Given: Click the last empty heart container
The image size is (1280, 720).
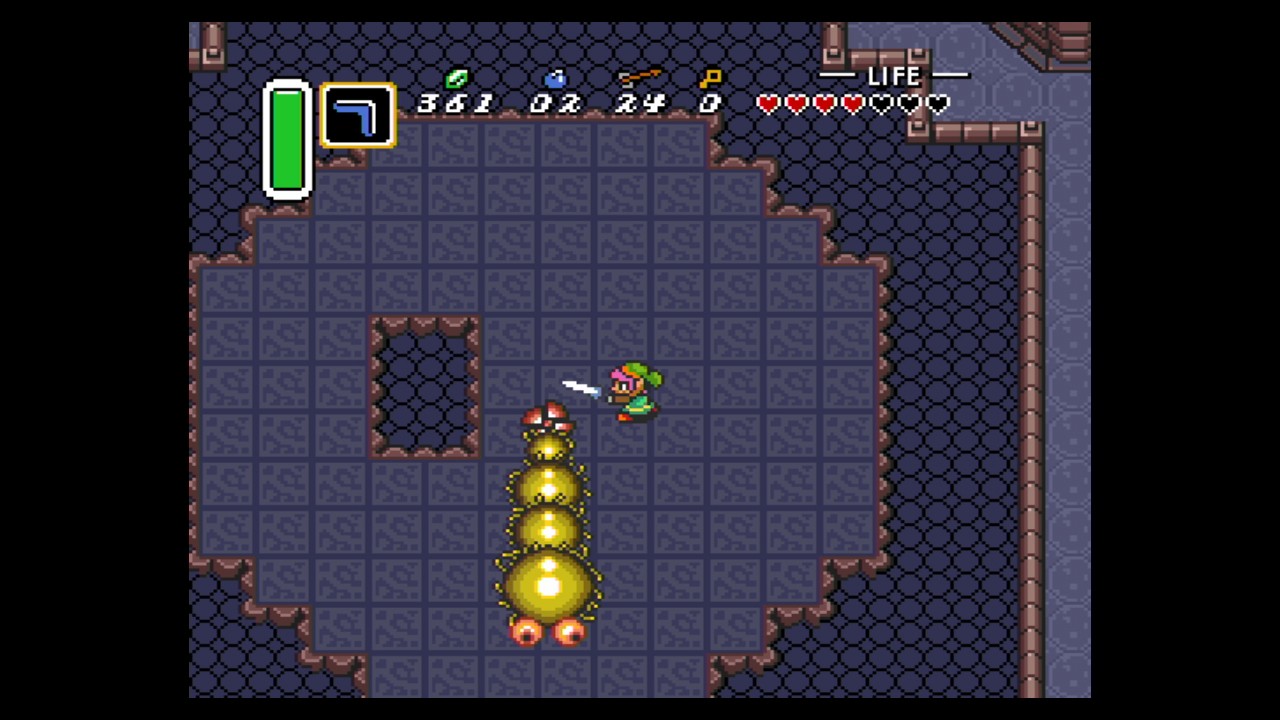Looking at the screenshot, I should 936,104.
